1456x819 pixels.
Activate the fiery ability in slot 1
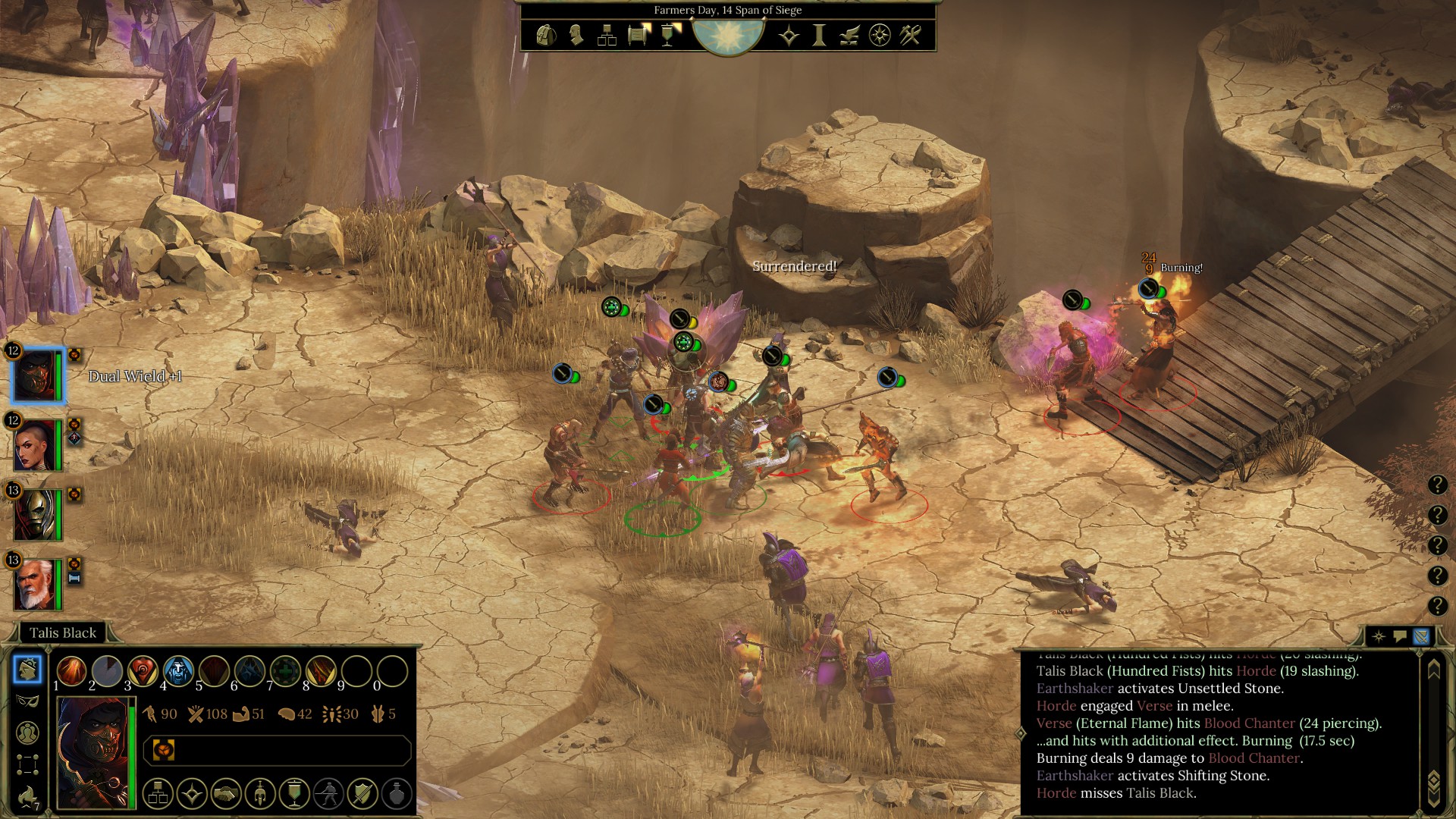click(71, 671)
